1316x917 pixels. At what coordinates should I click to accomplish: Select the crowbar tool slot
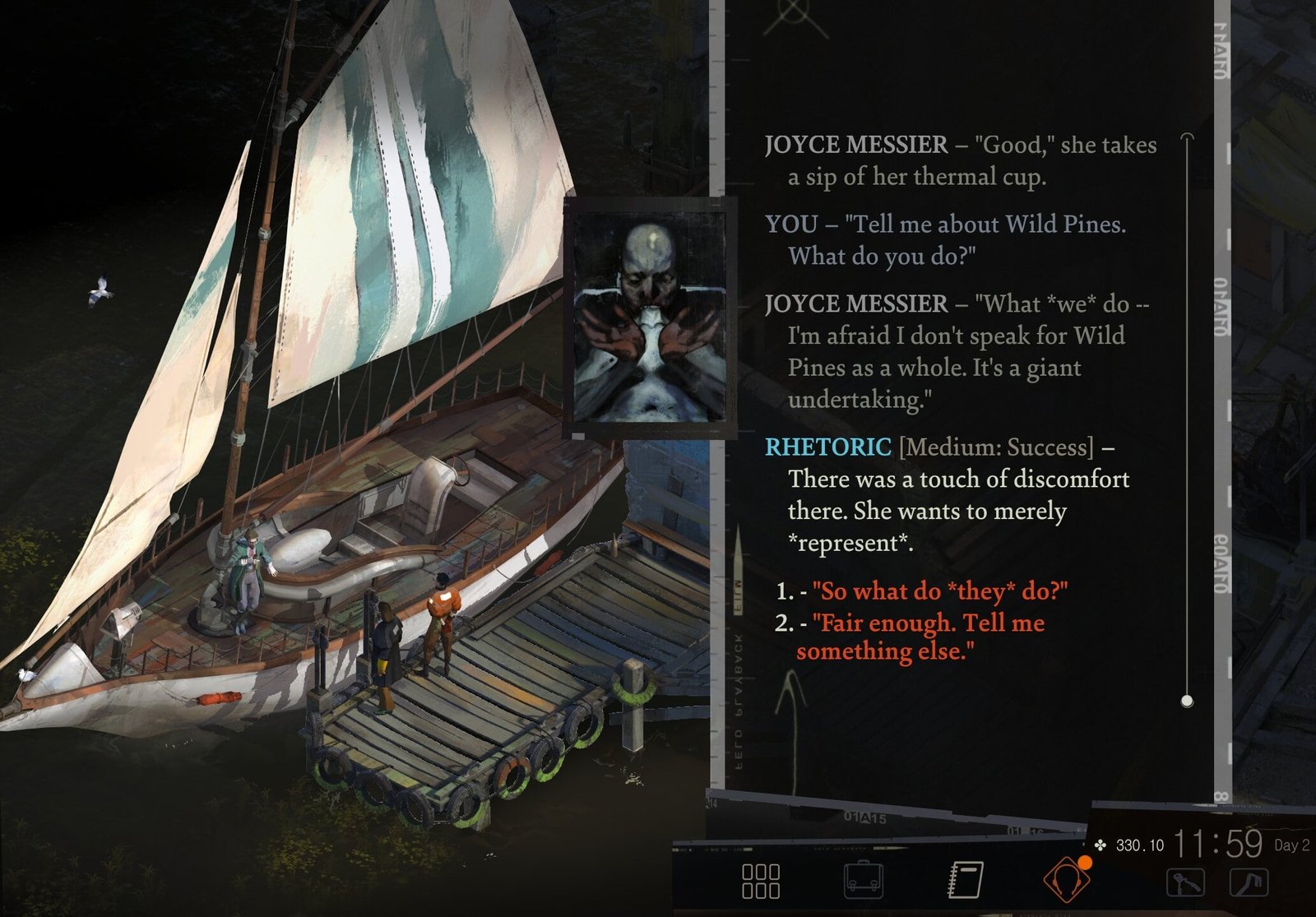(1248, 882)
